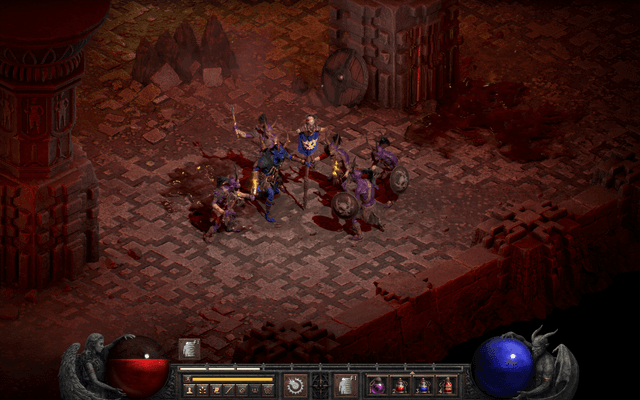The height and width of the screenshot is (400, 640).
Task: Drink the blue mana potion from belt
Action: tap(424, 385)
